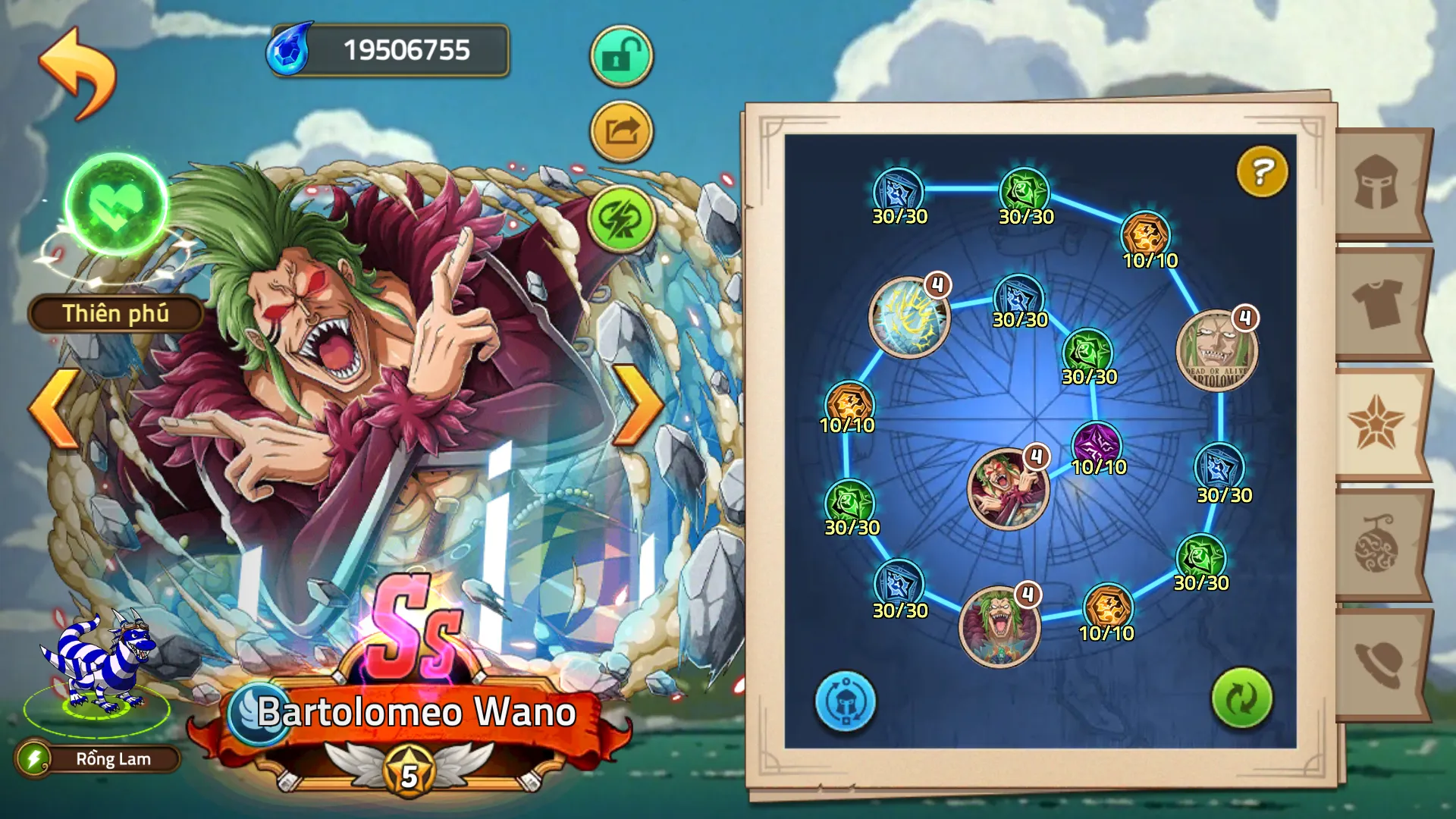This screenshot has height=819, width=1456.
Task: Open the straw hat tab
Action: pyautogui.click(x=1377, y=664)
